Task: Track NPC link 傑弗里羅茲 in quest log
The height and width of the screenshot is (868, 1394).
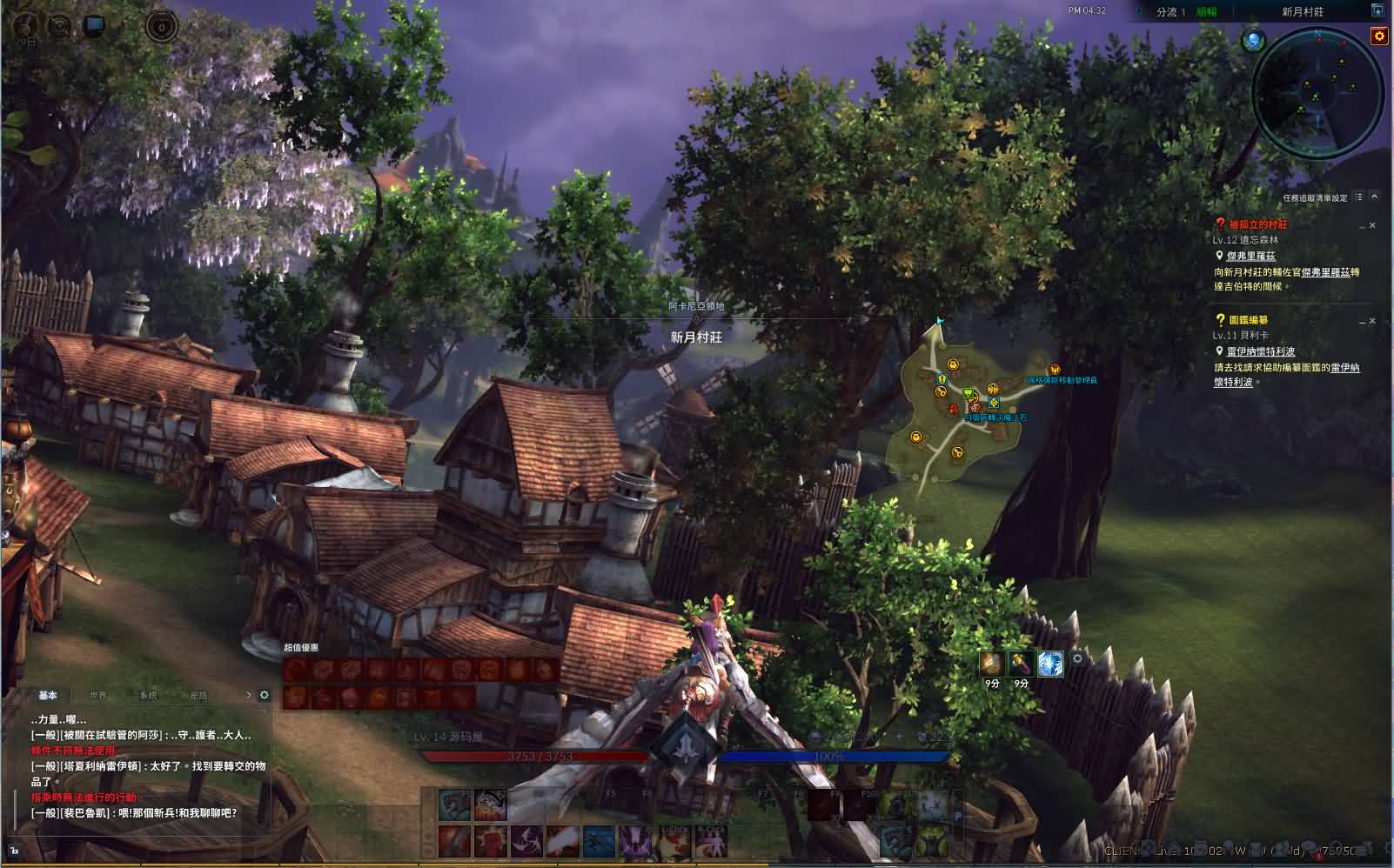Action: (1250, 256)
